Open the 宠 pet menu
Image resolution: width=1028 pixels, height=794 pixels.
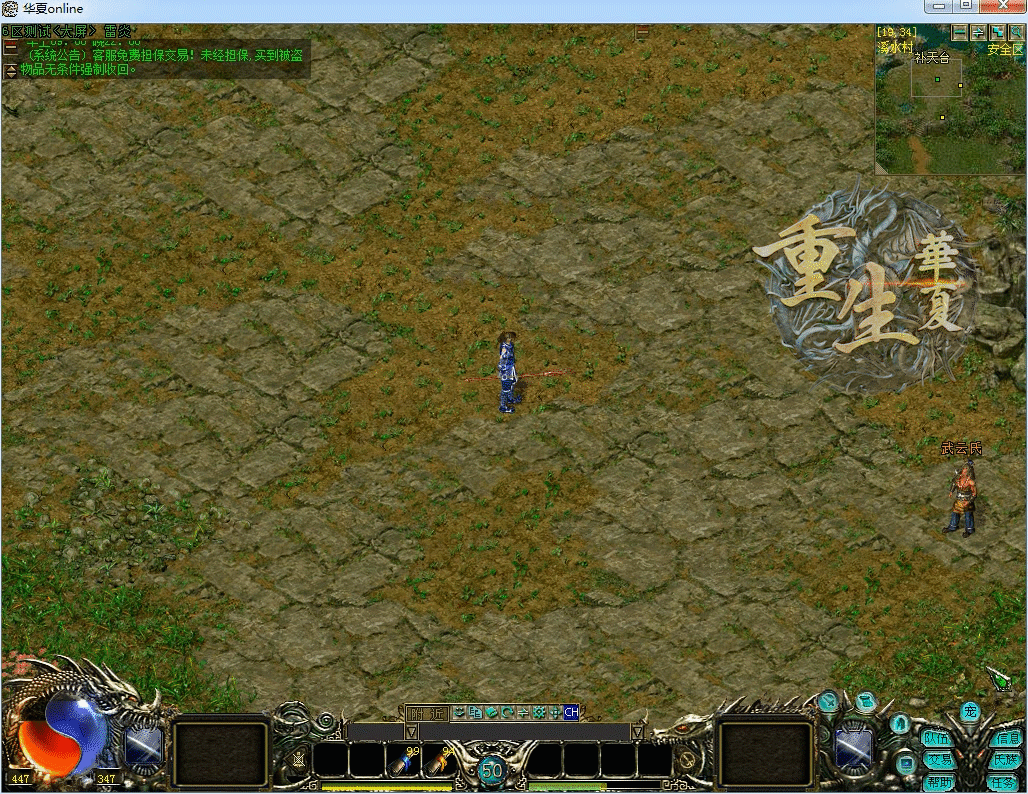point(969,712)
